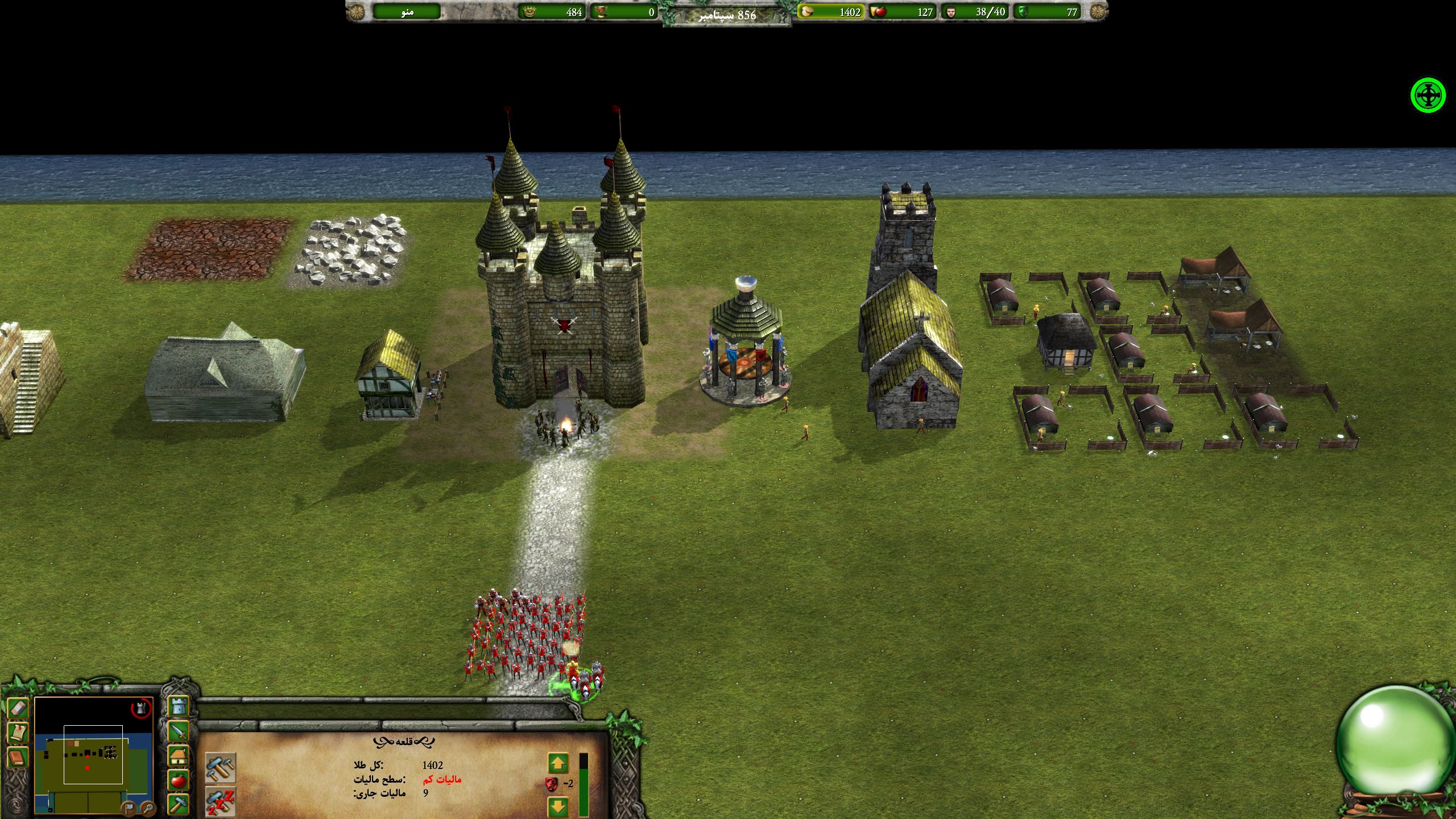Open the hammer industry build category

pyautogui.click(x=179, y=805)
